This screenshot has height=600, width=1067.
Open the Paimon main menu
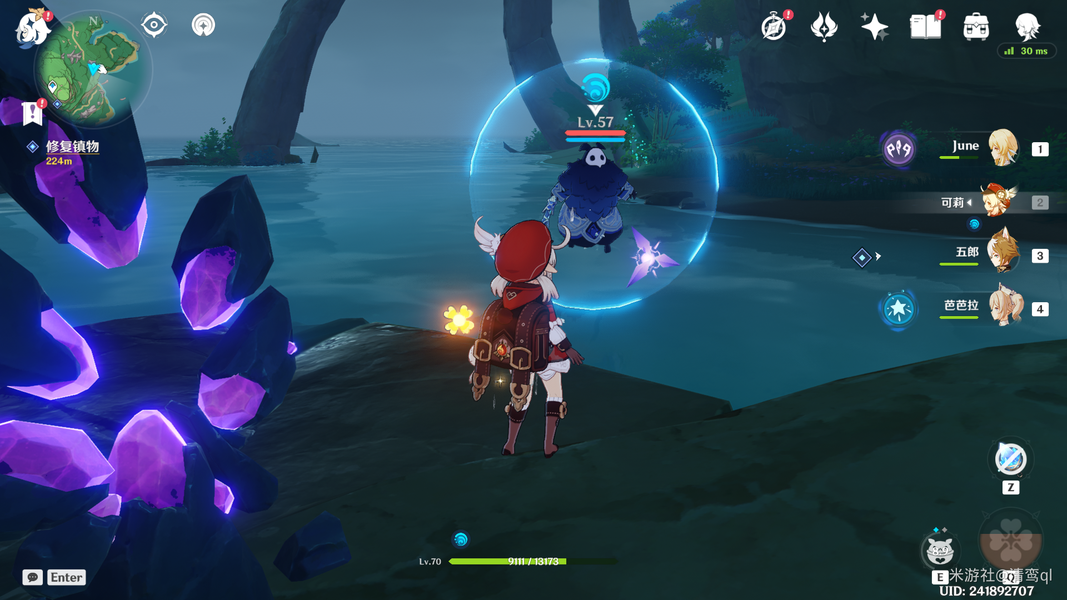[33, 26]
